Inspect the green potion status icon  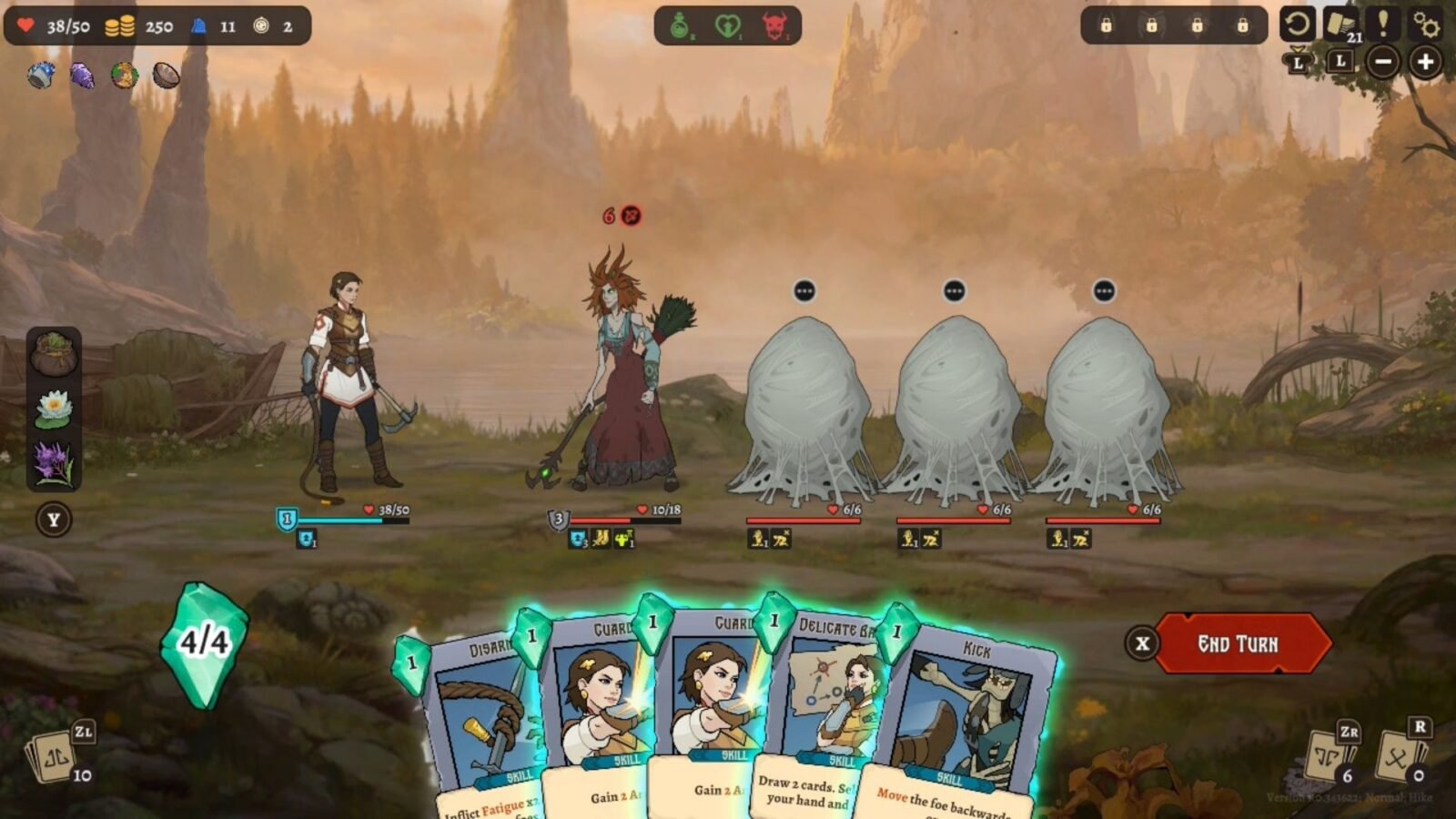(x=681, y=26)
